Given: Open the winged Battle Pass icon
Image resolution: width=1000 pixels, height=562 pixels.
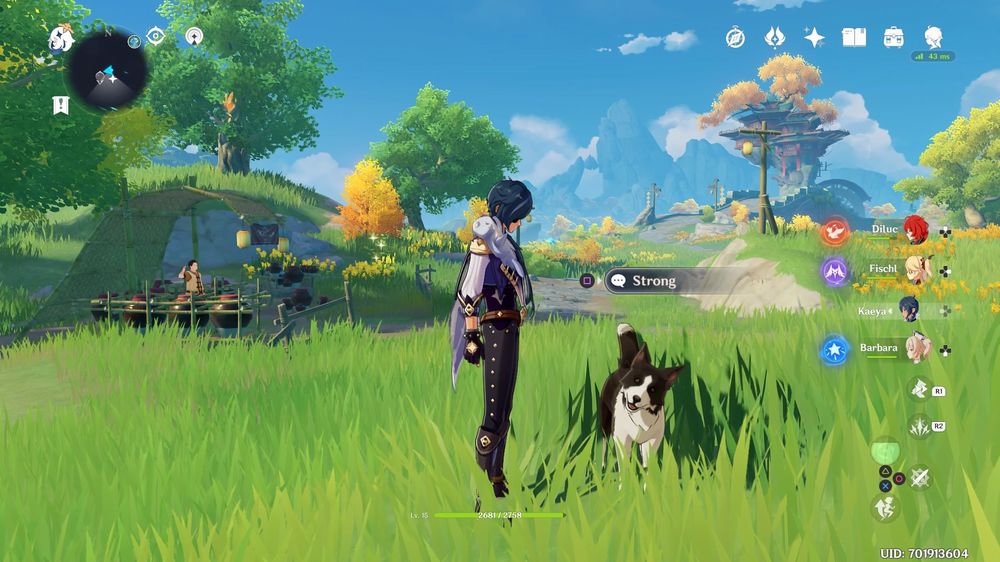Looking at the screenshot, I should [x=775, y=38].
